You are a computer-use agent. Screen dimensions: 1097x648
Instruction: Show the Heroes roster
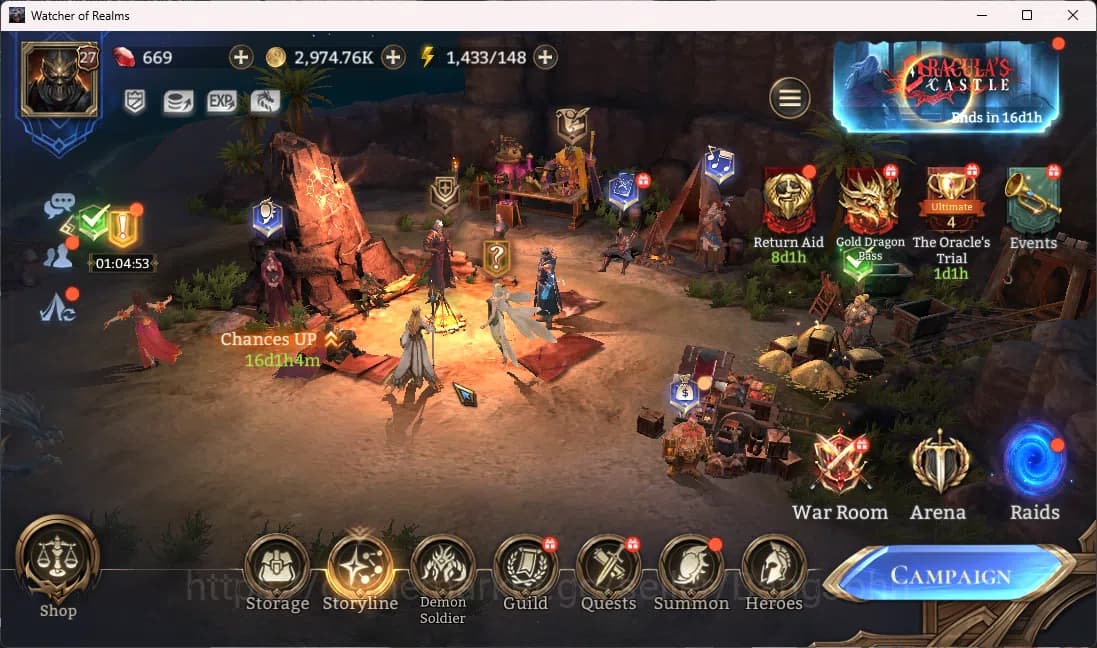coord(773,567)
